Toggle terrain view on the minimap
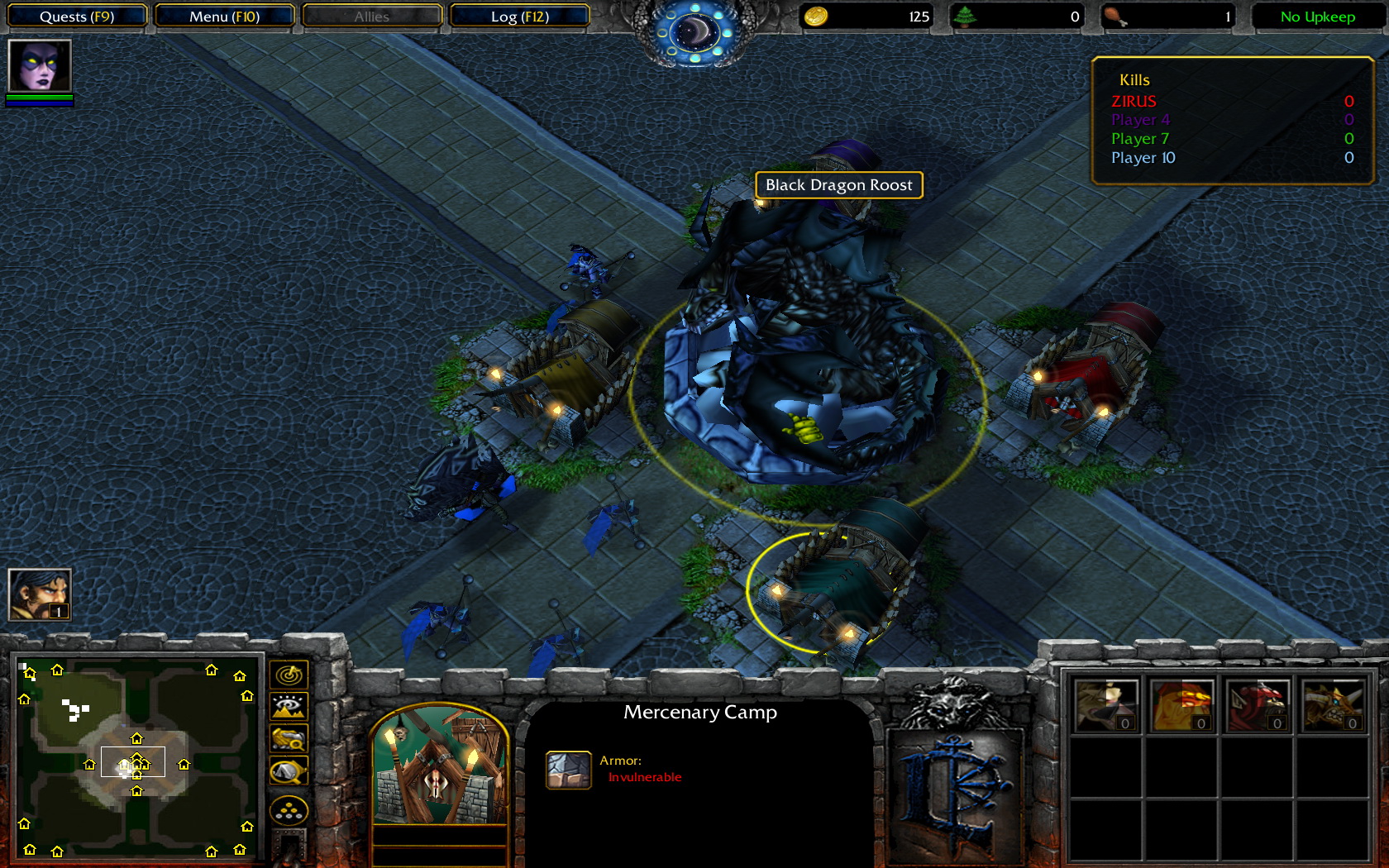This screenshot has height=868, width=1389. tap(289, 707)
